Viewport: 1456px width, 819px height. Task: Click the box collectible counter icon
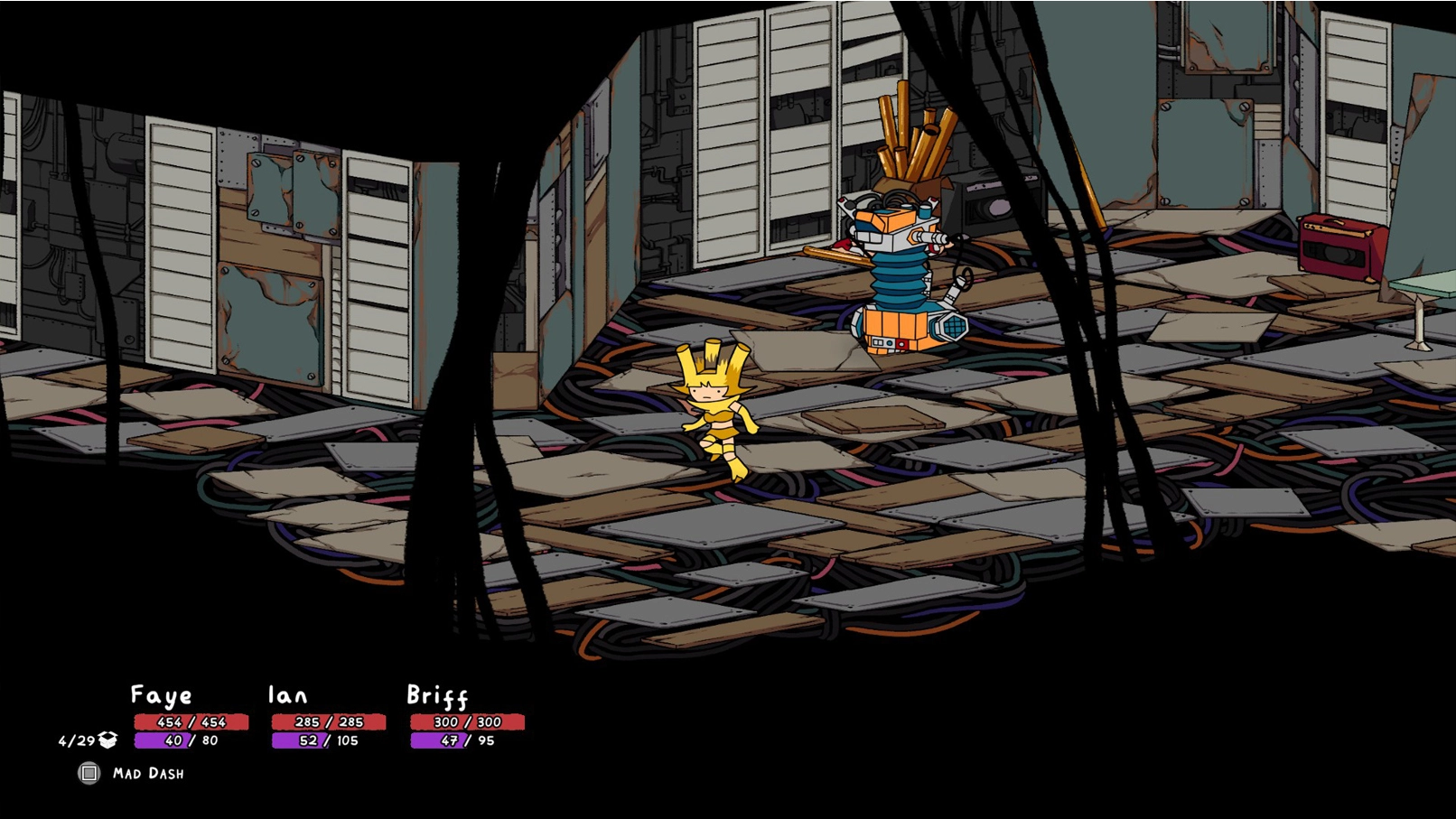[x=108, y=740]
